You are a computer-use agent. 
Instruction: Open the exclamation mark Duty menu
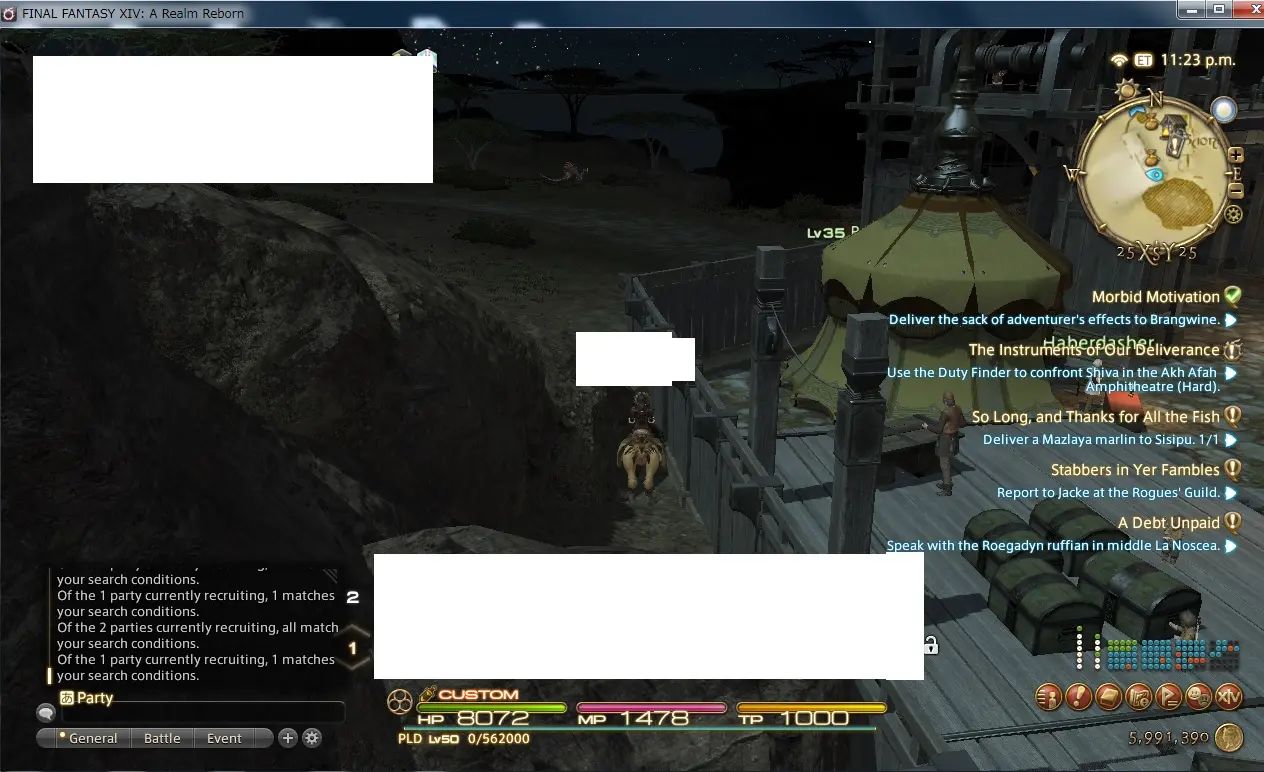pos(1078,697)
